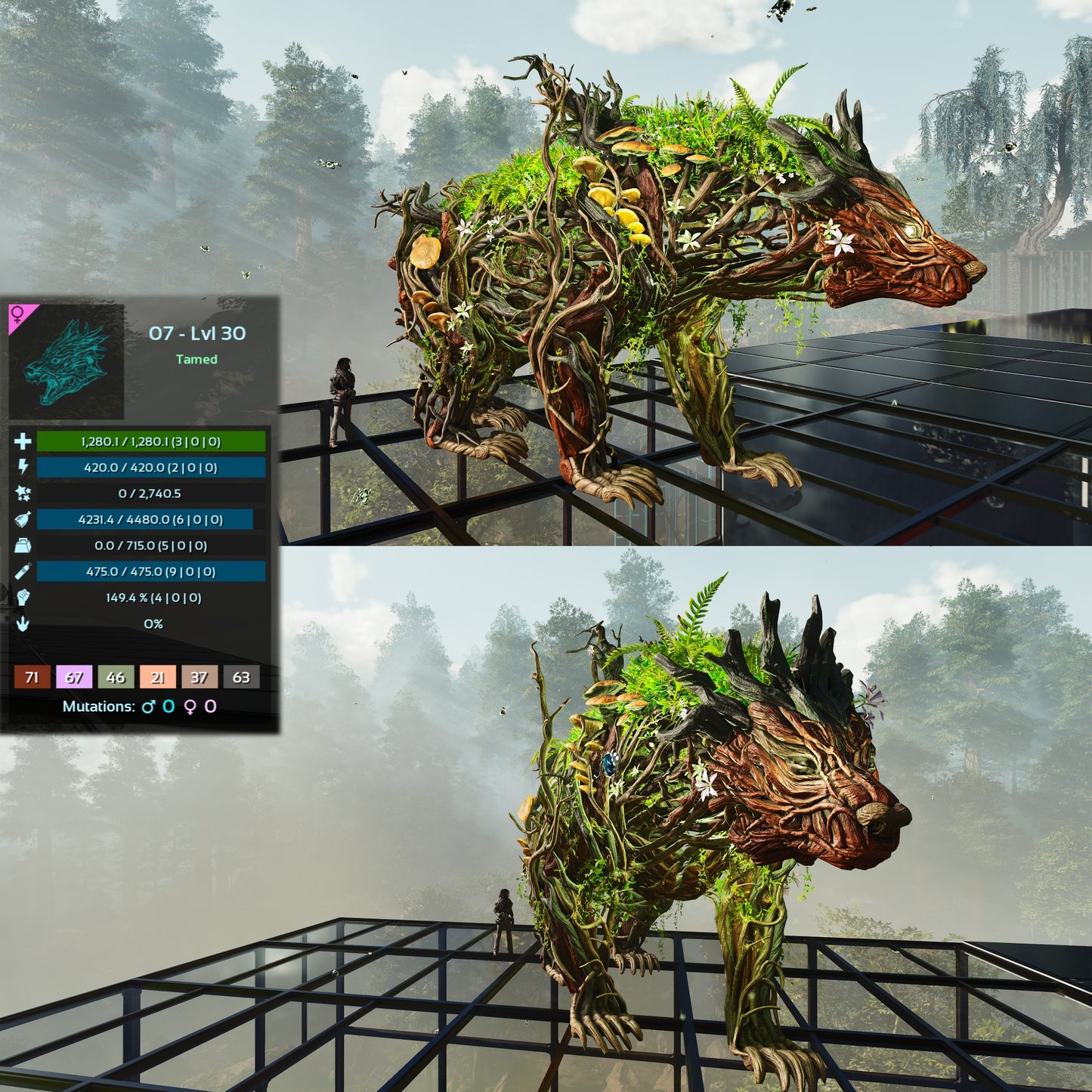Select the creature portrait thumbnail

click(67, 362)
